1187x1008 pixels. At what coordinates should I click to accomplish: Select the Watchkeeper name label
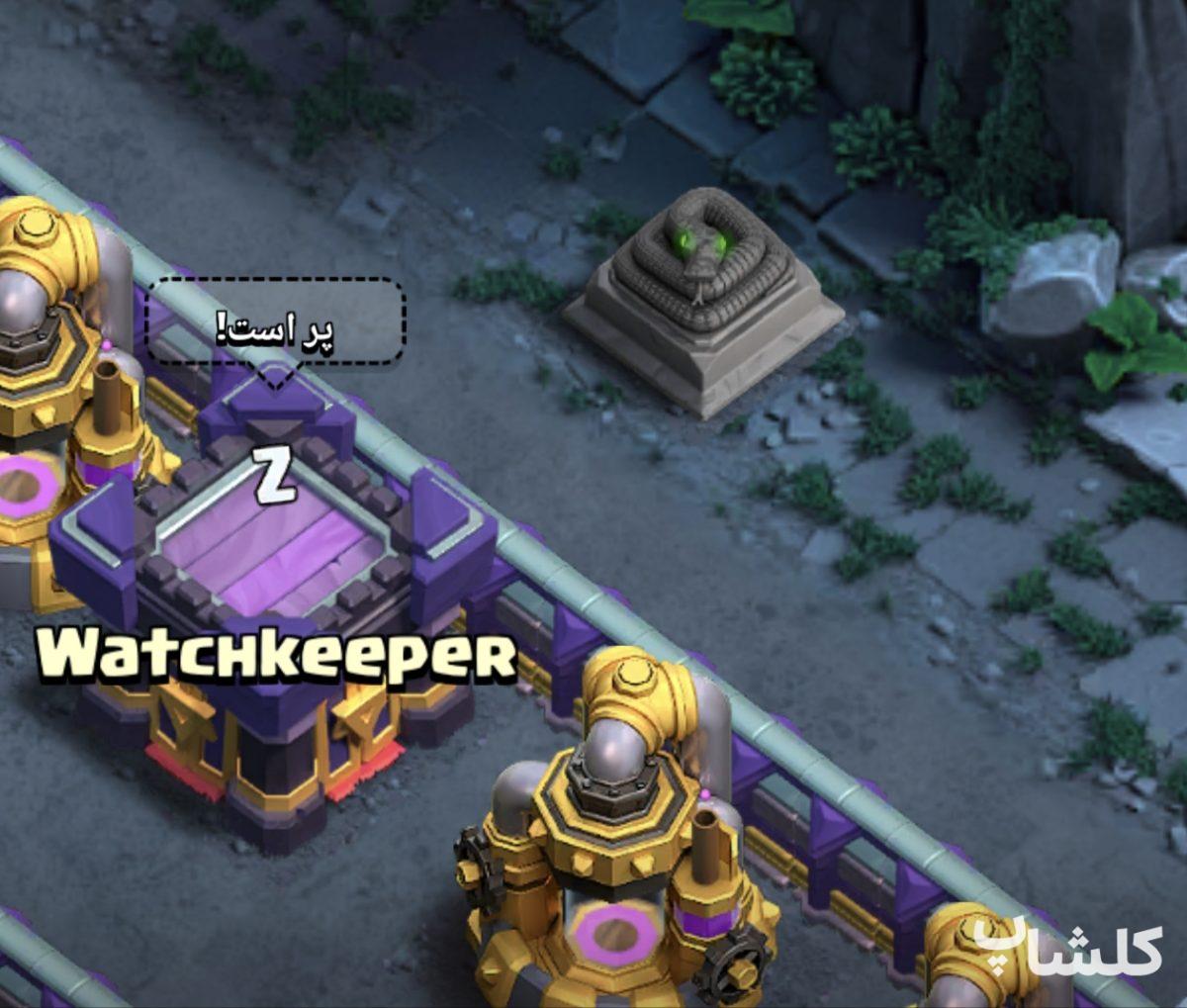pos(277,653)
